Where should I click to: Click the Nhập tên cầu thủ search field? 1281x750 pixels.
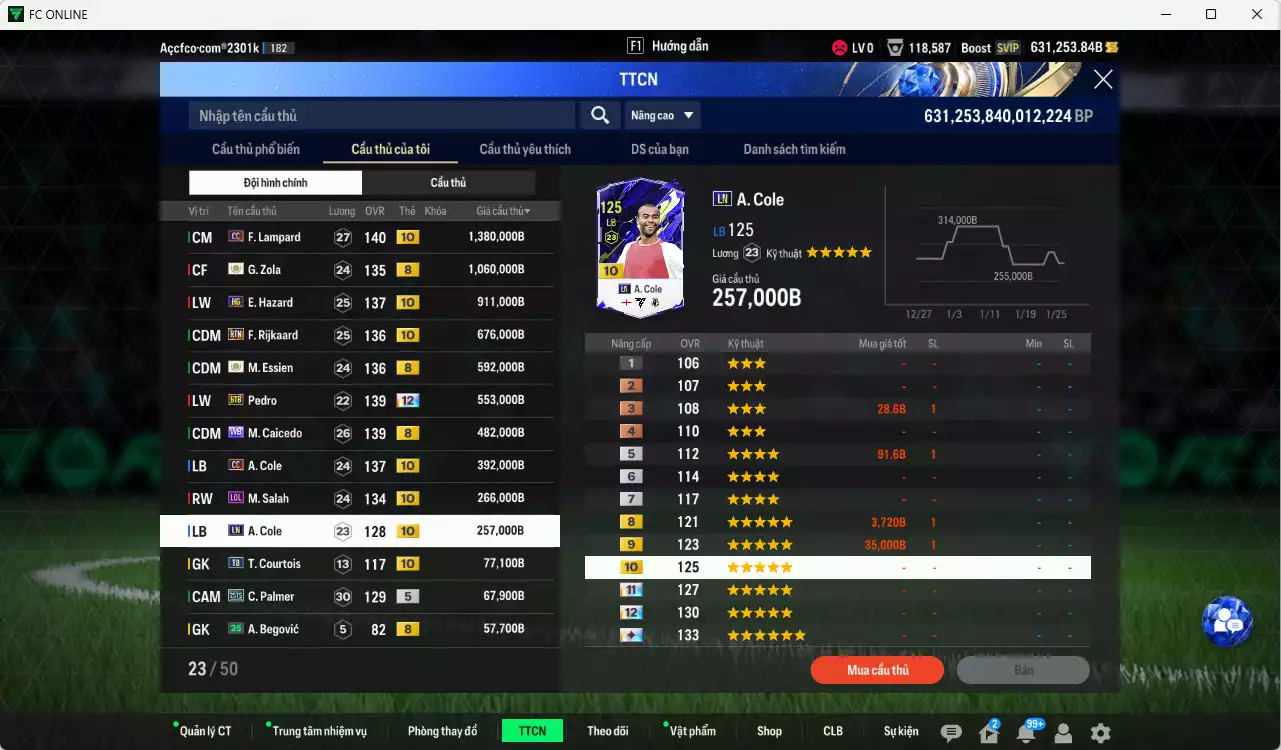click(380, 115)
